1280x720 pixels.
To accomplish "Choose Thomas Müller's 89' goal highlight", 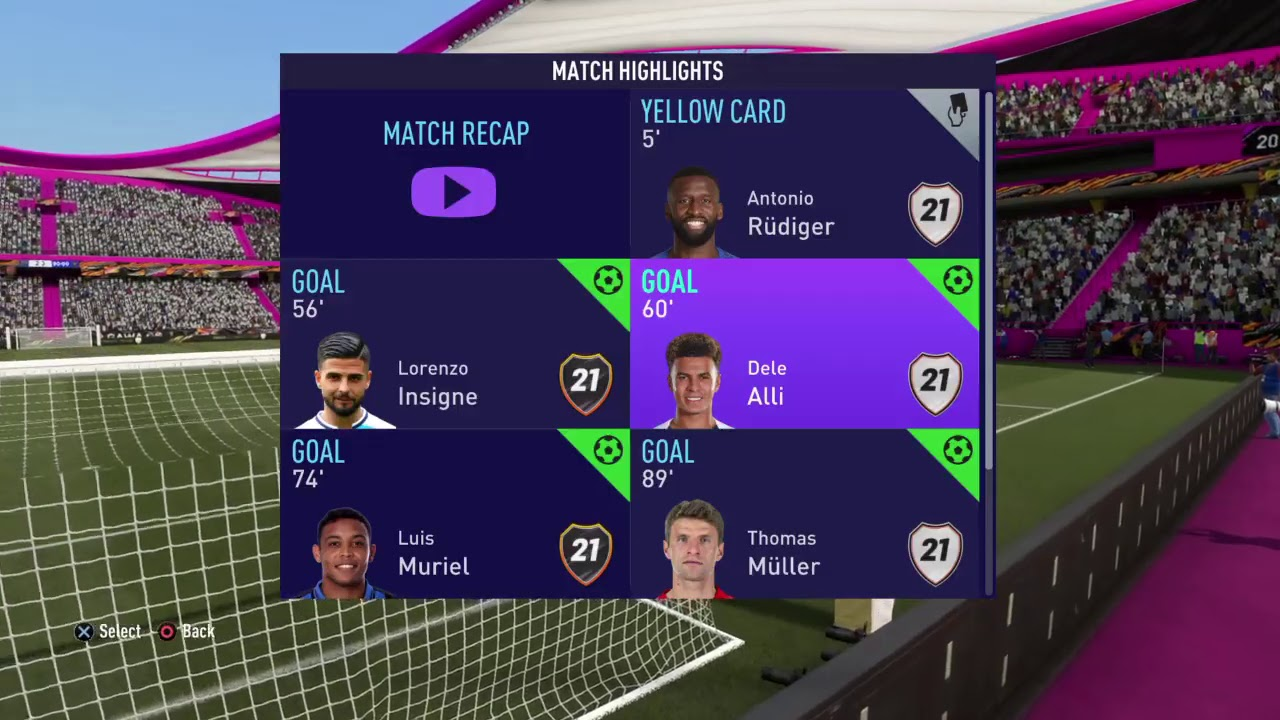I will point(804,514).
